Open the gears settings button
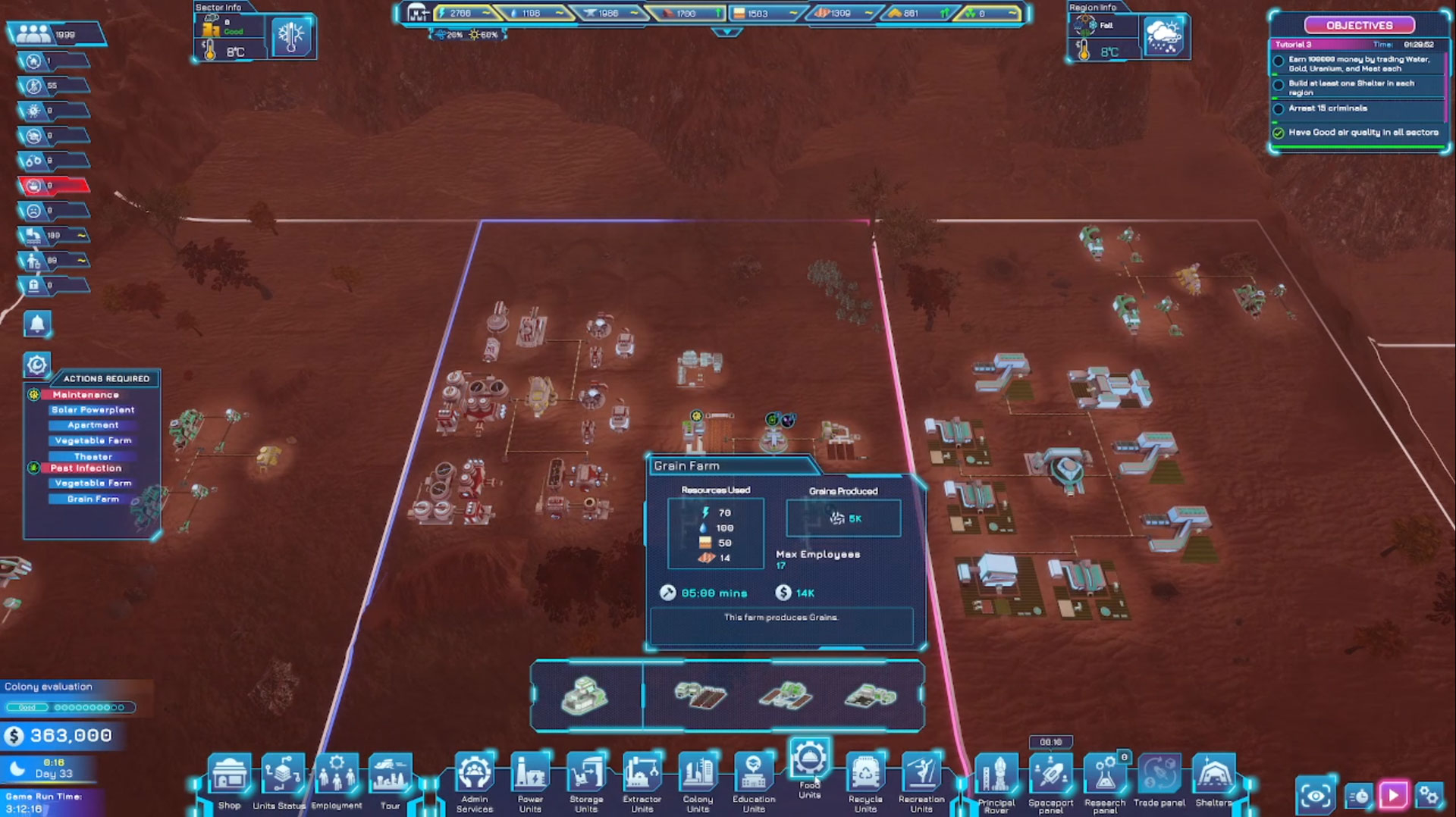The height and width of the screenshot is (817, 1456). click(1429, 795)
